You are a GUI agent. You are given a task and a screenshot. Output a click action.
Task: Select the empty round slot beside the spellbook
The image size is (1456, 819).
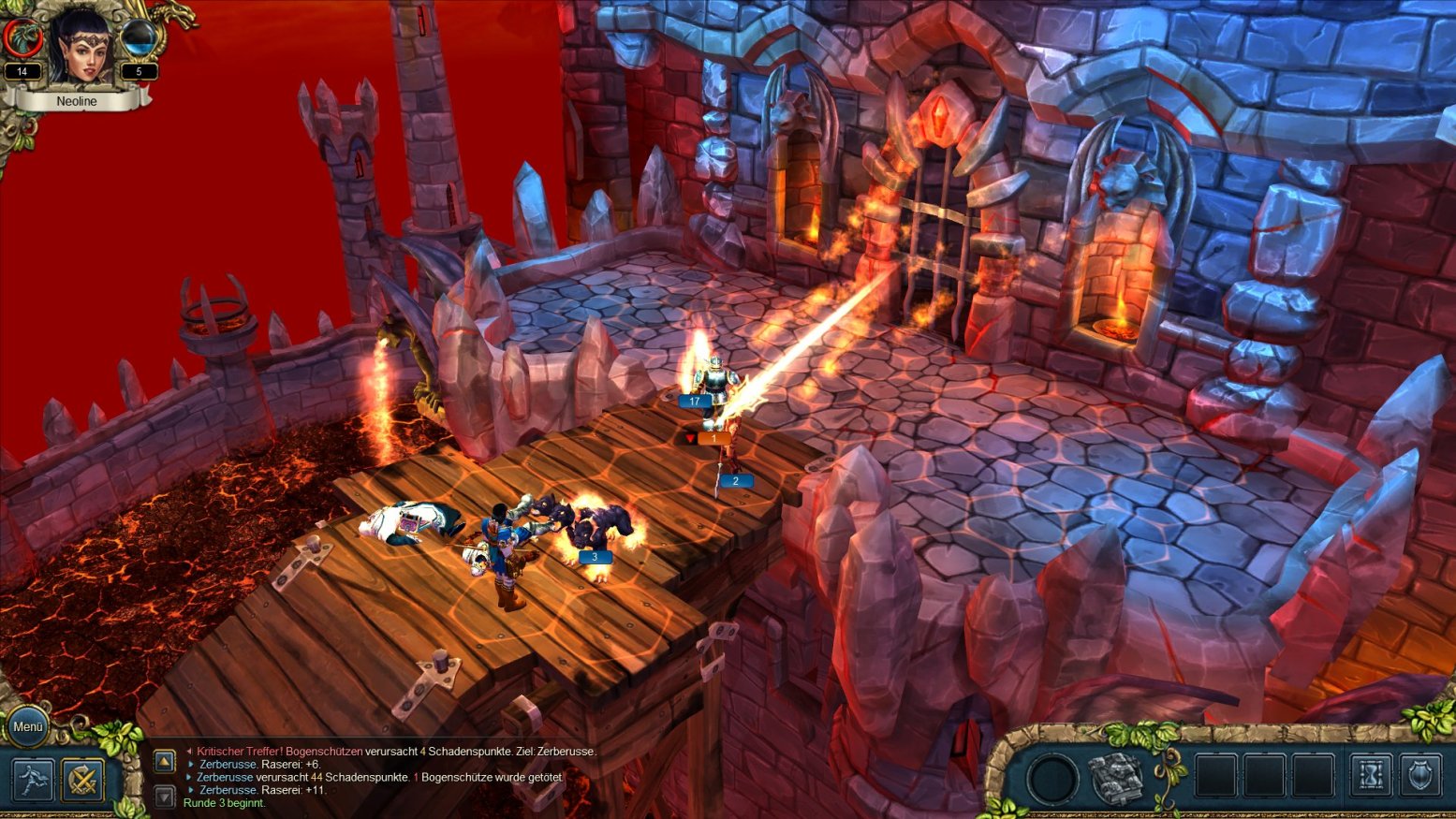click(x=1052, y=777)
